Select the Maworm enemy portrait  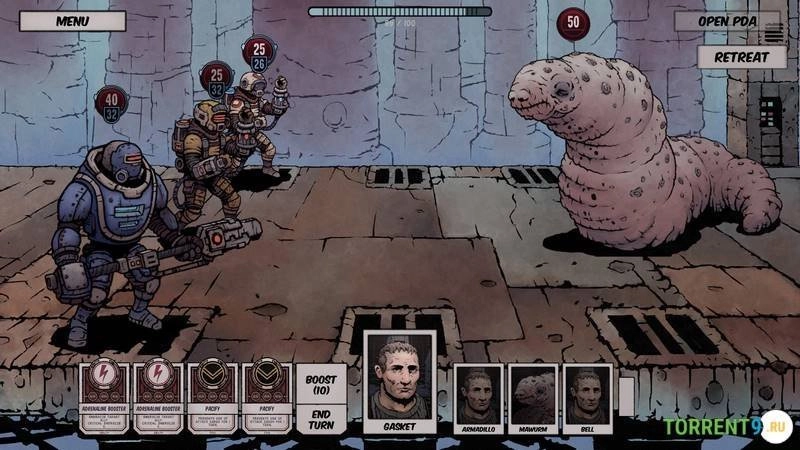click(x=533, y=400)
